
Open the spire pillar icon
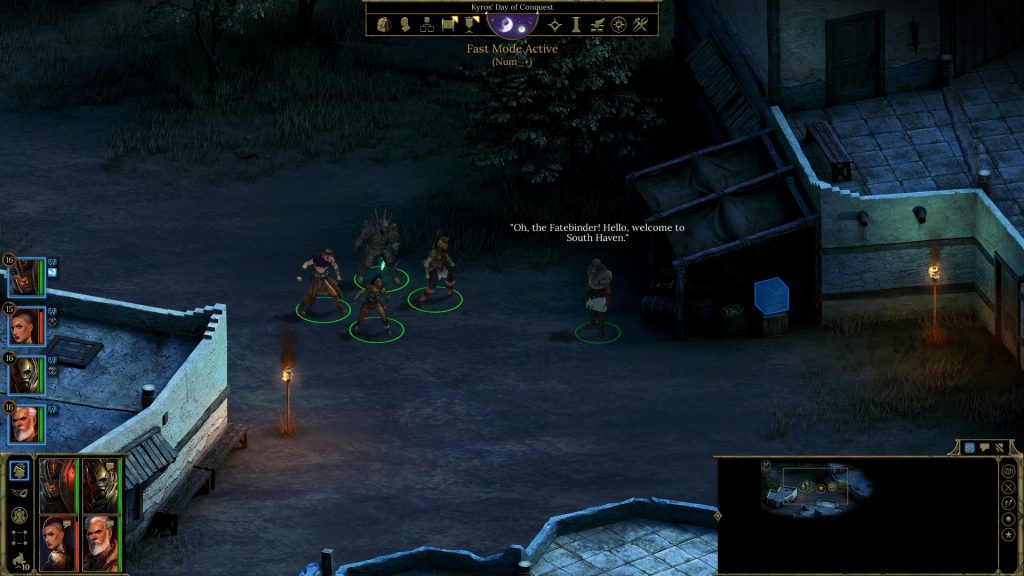[576, 25]
